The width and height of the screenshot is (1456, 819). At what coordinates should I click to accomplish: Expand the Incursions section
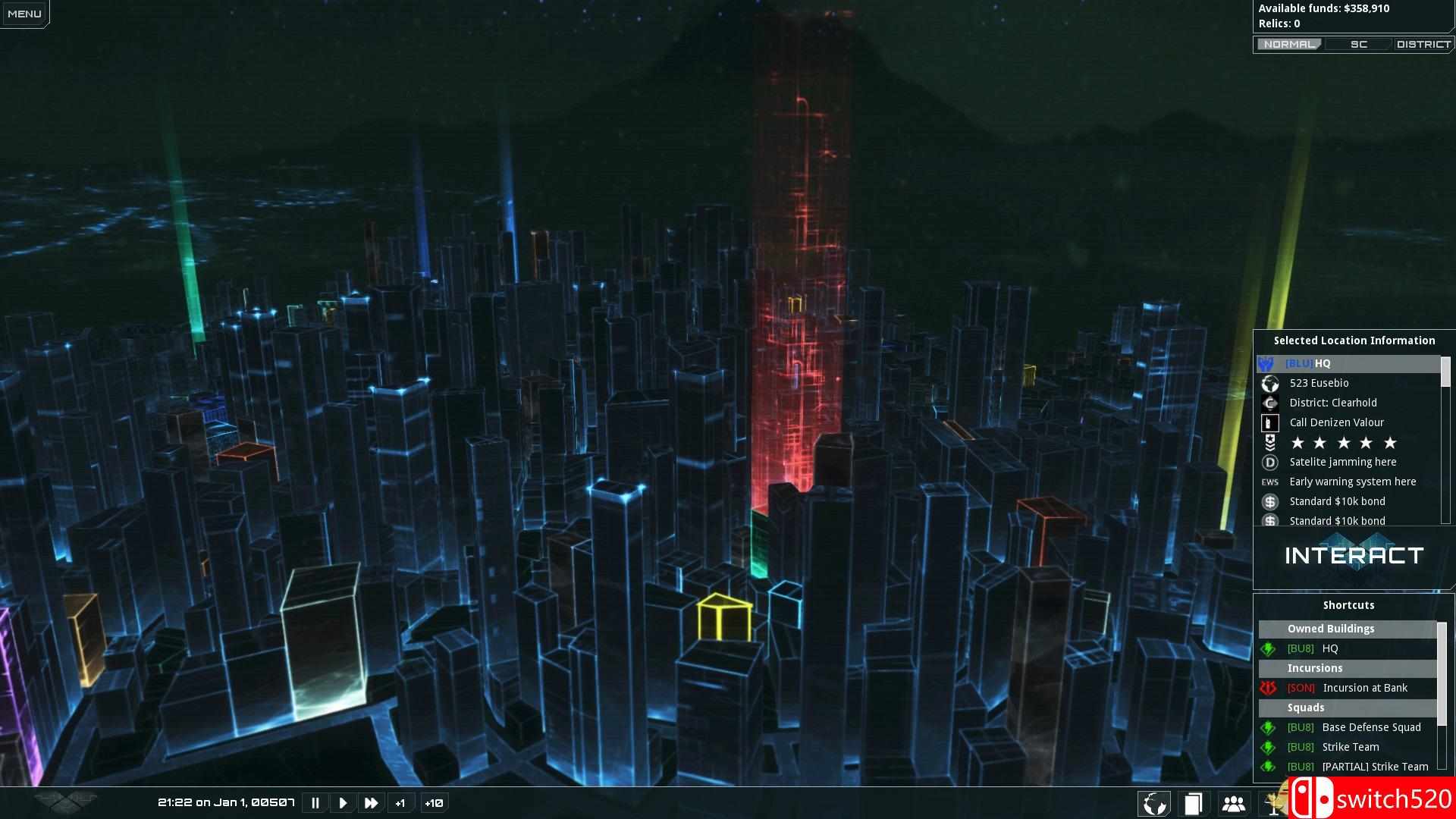click(1314, 668)
